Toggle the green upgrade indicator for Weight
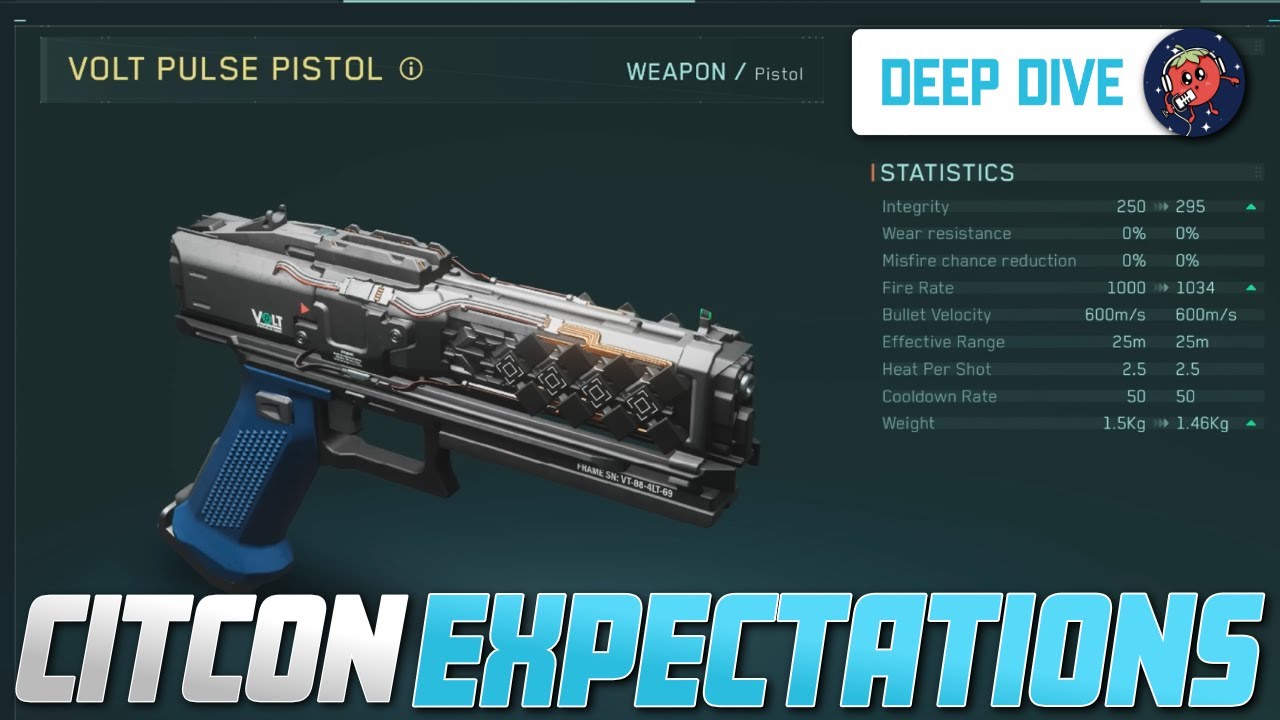This screenshot has width=1280, height=720. click(1252, 422)
